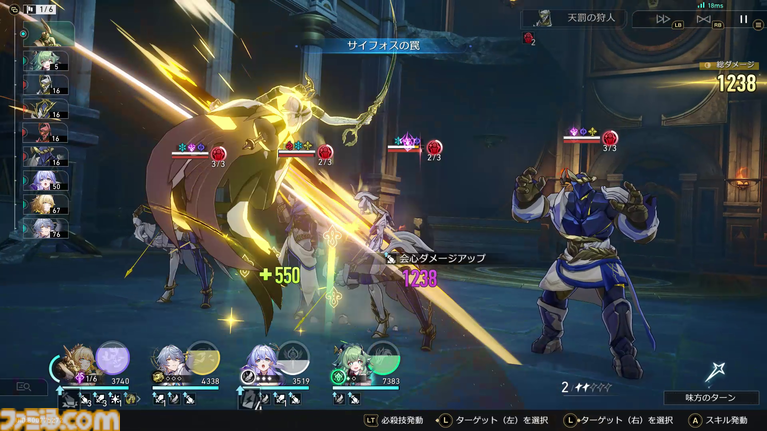This screenshot has width=767, height=431.
Task: Activate the green ultimate orb of green-haired character
Action: (384, 357)
